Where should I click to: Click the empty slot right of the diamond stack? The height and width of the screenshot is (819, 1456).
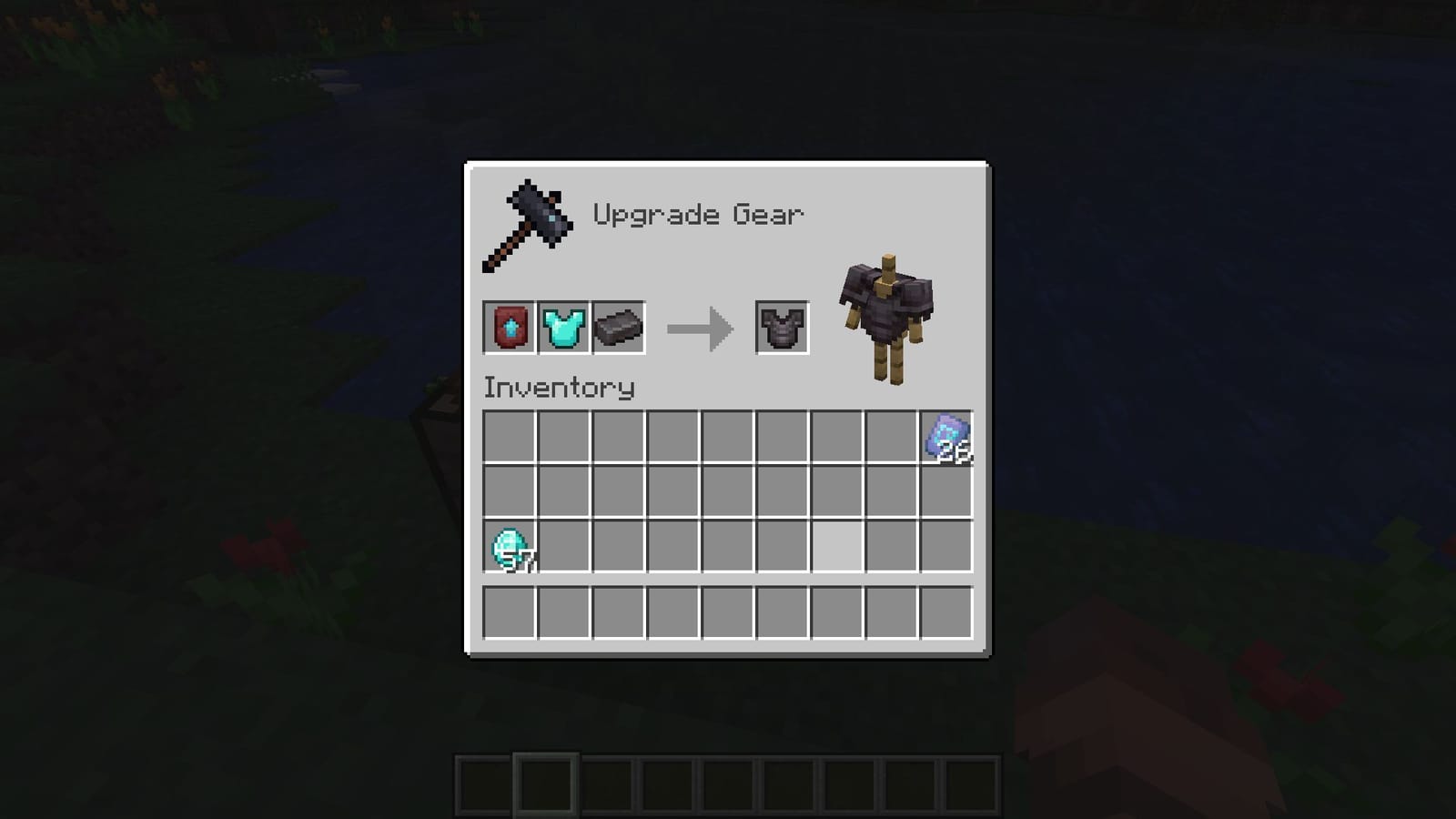pyautogui.click(x=562, y=547)
